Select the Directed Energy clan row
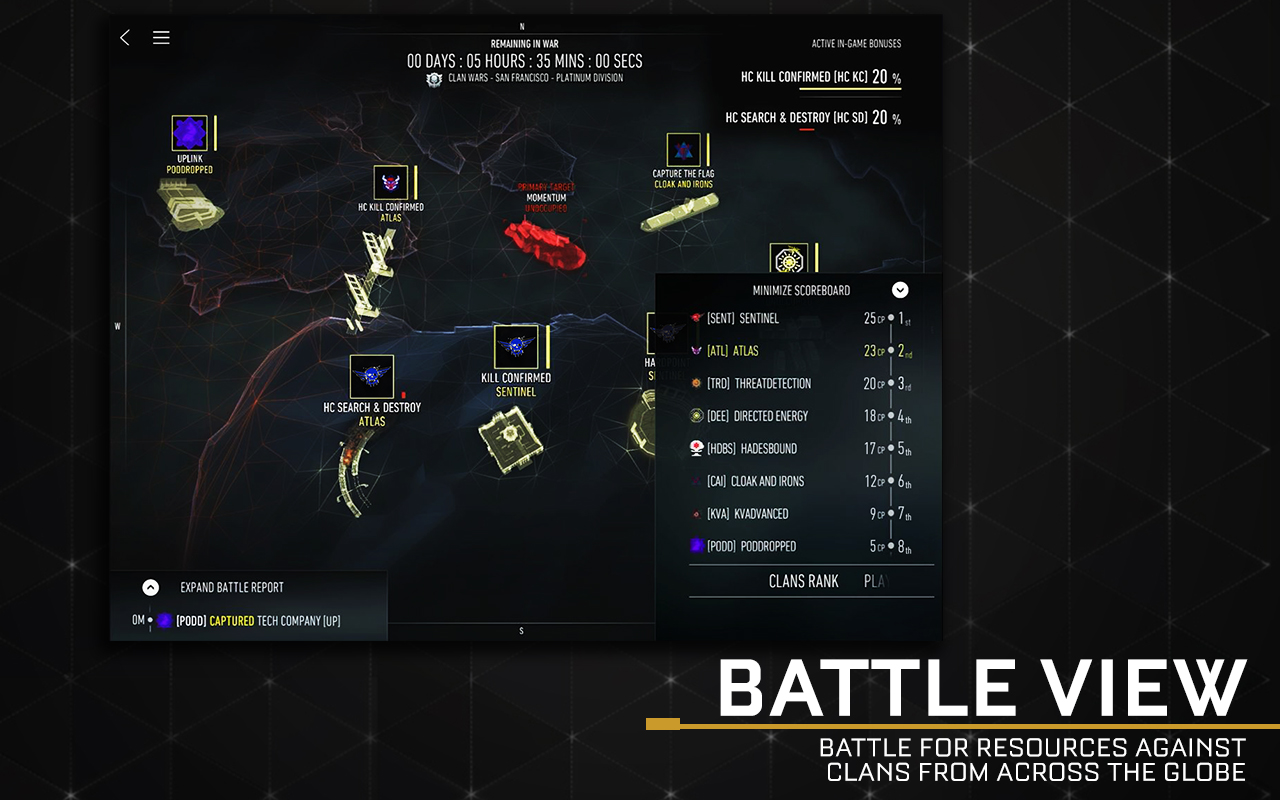Viewport: 1280px width, 800px height. (x=800, y=416)
